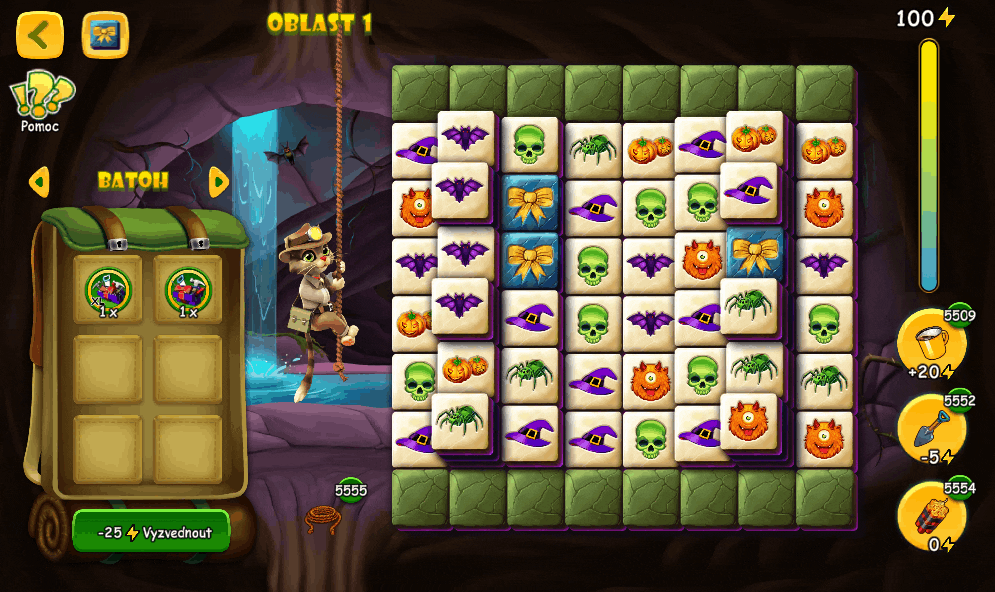Use the dynamite booster
The width and height of the screenshot is (995, 592).
pyautogui.click(x=931, y=517)
